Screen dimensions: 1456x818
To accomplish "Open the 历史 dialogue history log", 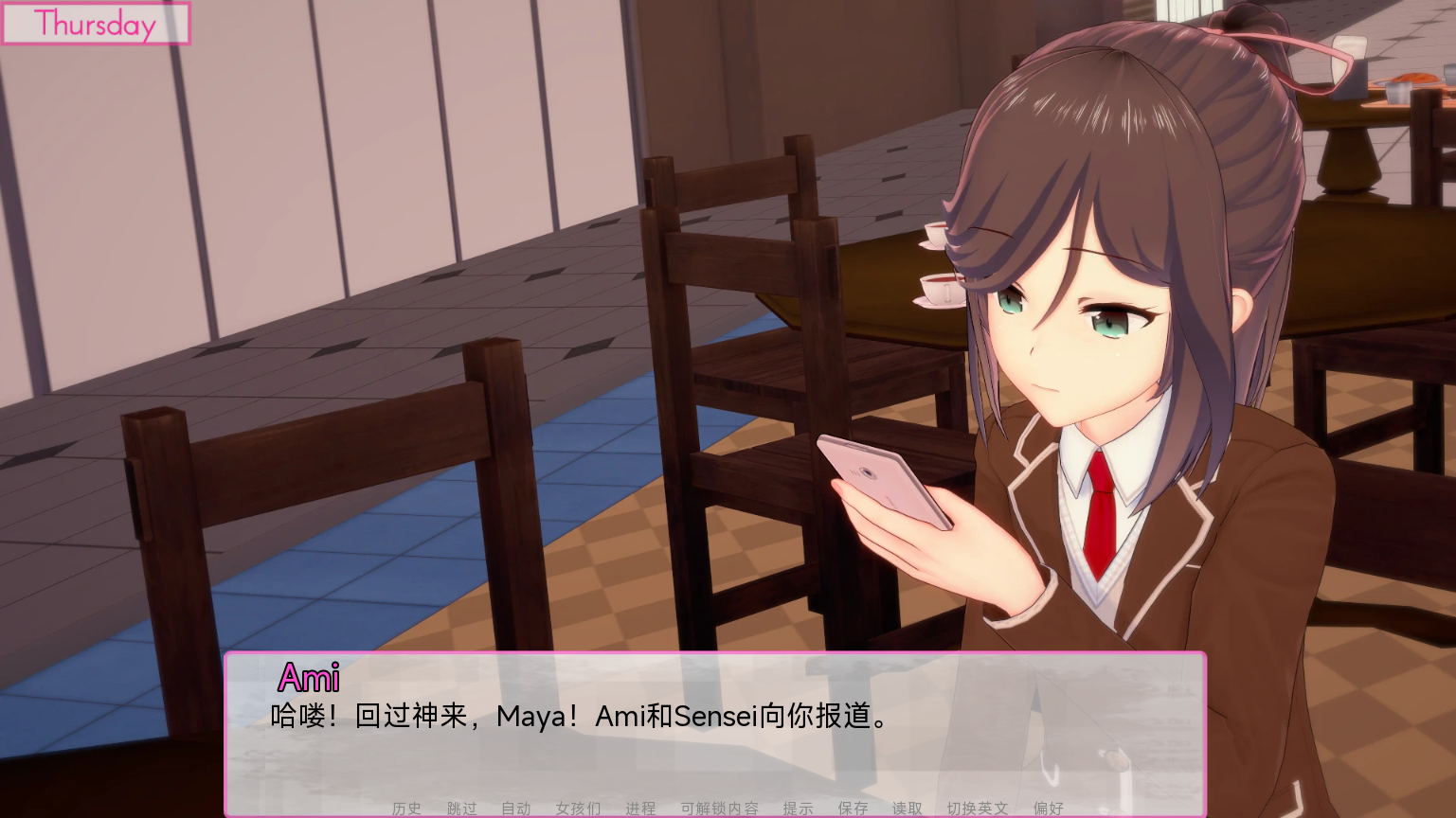I will [x=405, y=808].
